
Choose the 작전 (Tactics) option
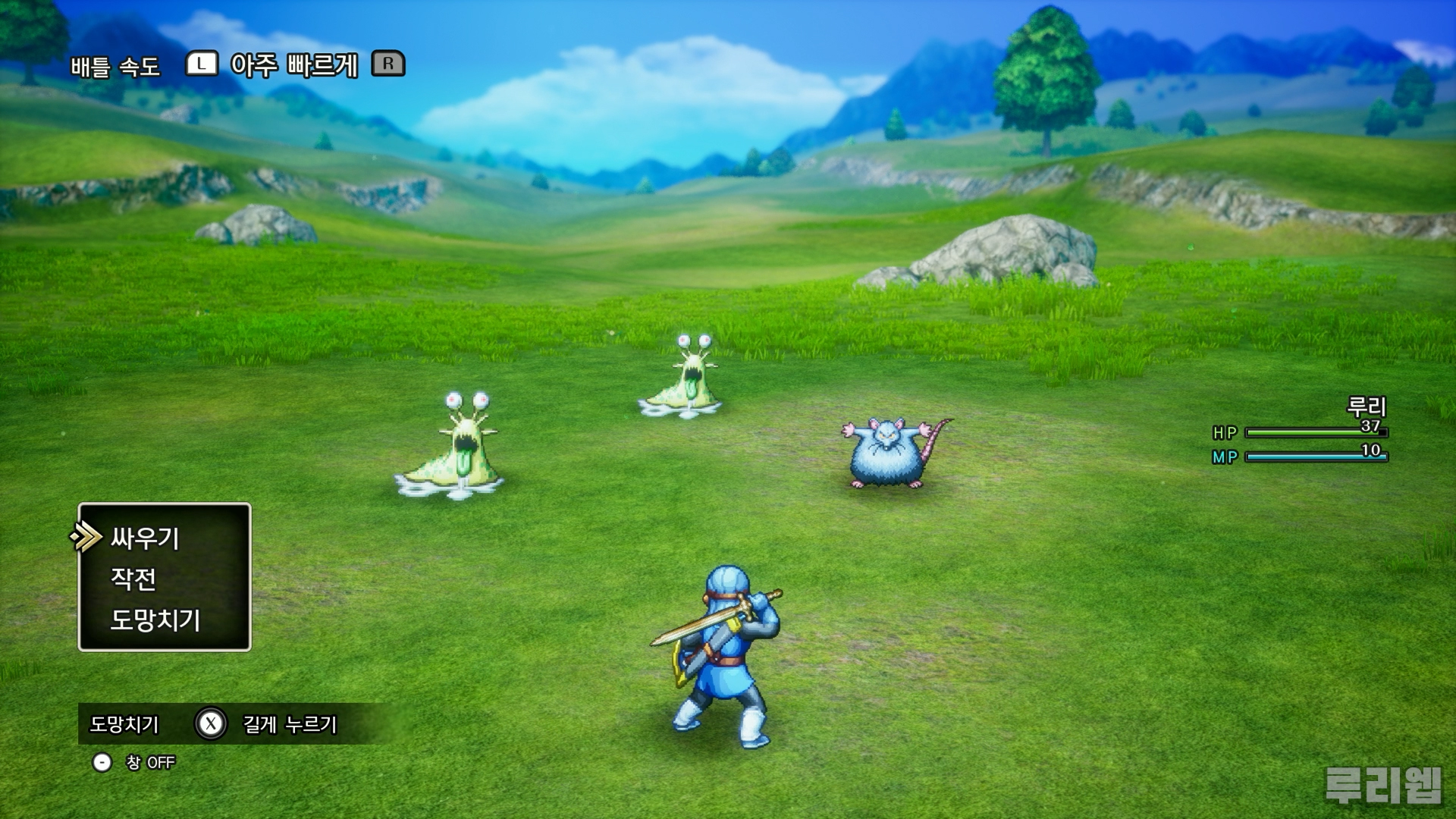(133, 579)
